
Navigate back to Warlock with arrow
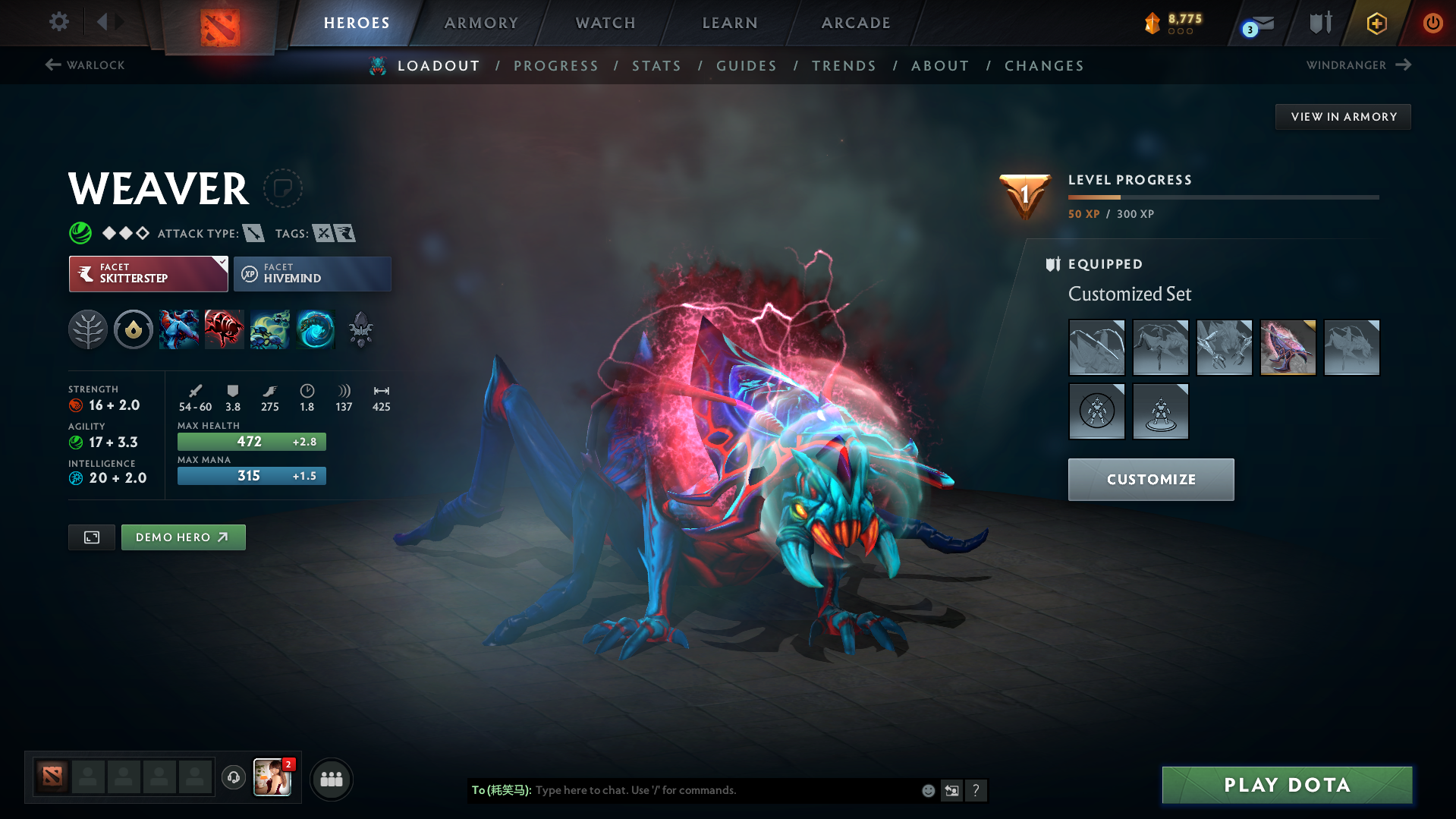click(52, 65)
